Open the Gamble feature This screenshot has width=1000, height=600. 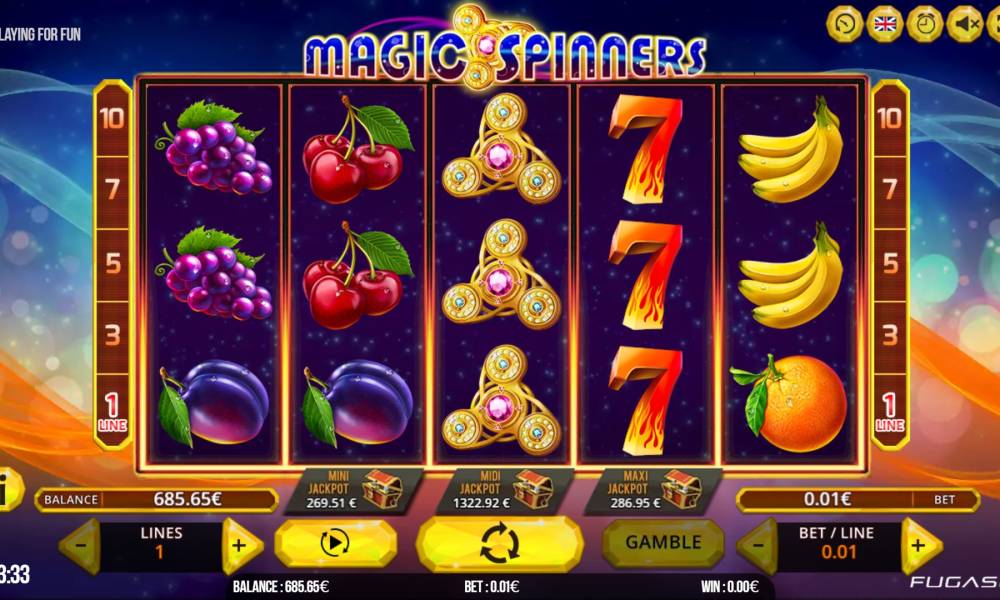[663, 542]
